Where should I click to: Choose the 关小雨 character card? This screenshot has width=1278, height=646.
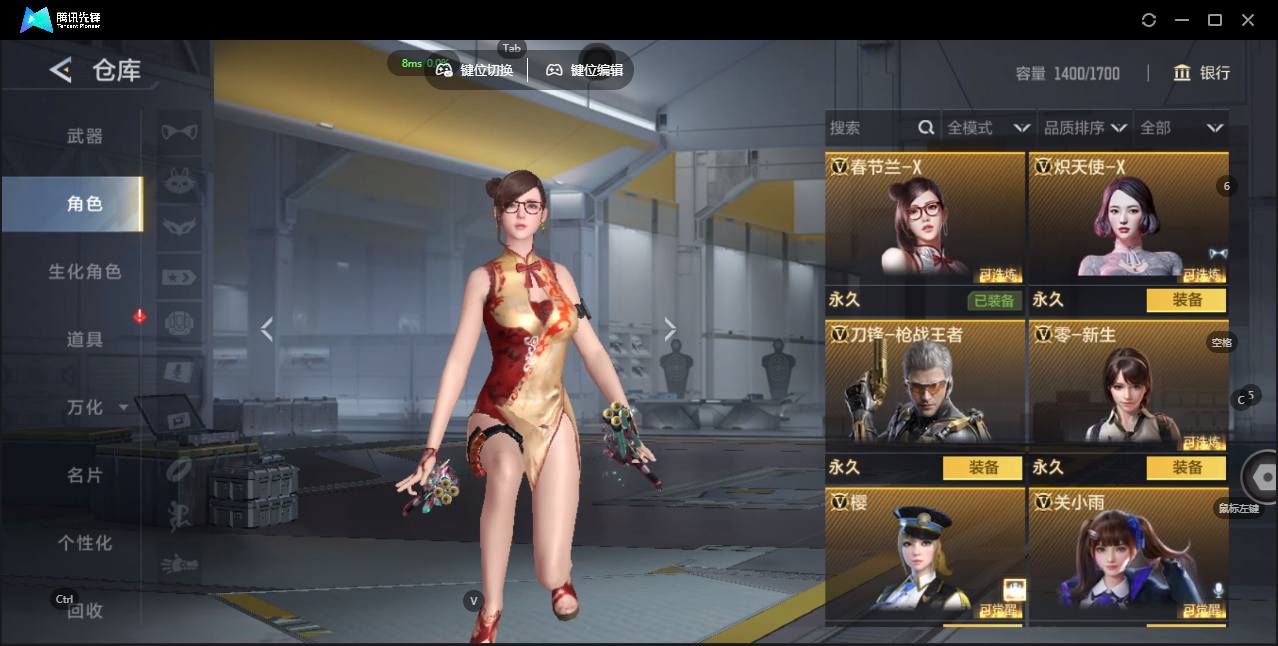[1128, 555]
